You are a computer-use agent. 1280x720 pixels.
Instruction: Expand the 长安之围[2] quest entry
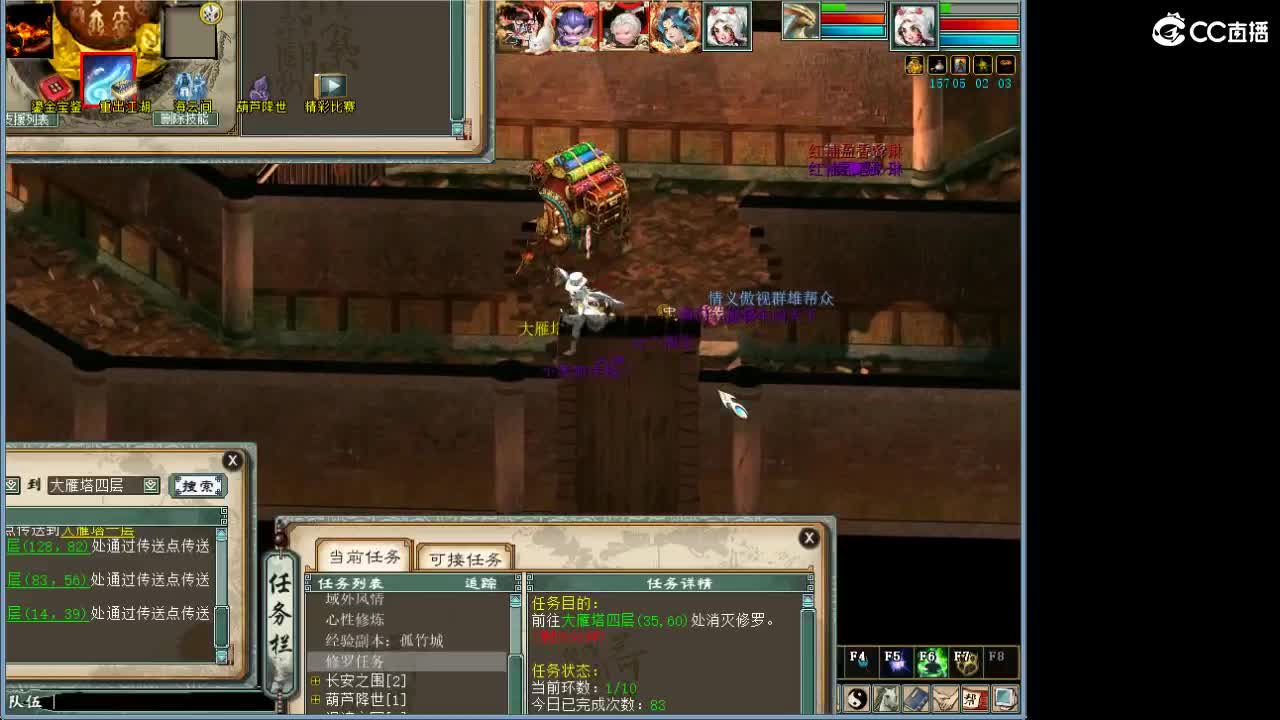317,681
